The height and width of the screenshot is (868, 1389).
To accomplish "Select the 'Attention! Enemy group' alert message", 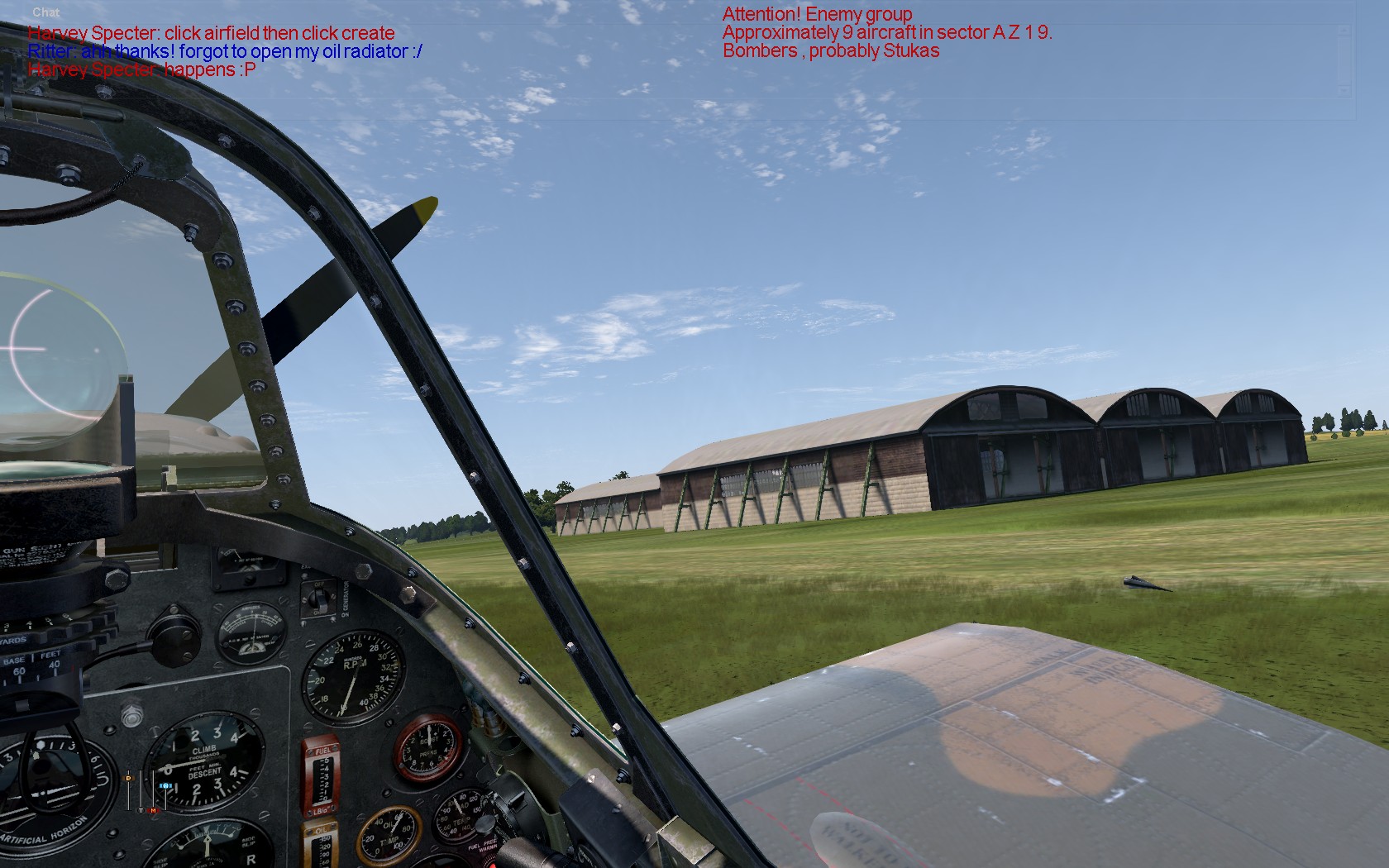I will (817, 14).
